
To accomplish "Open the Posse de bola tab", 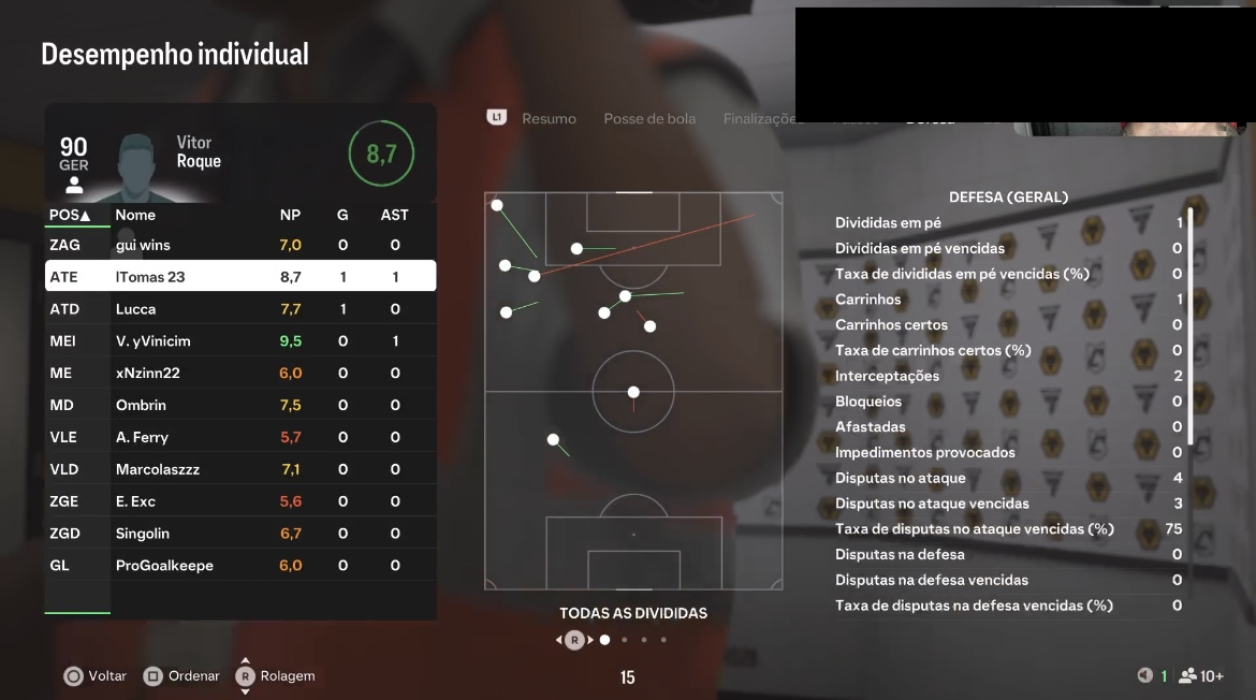I will [x=649, y=119].
